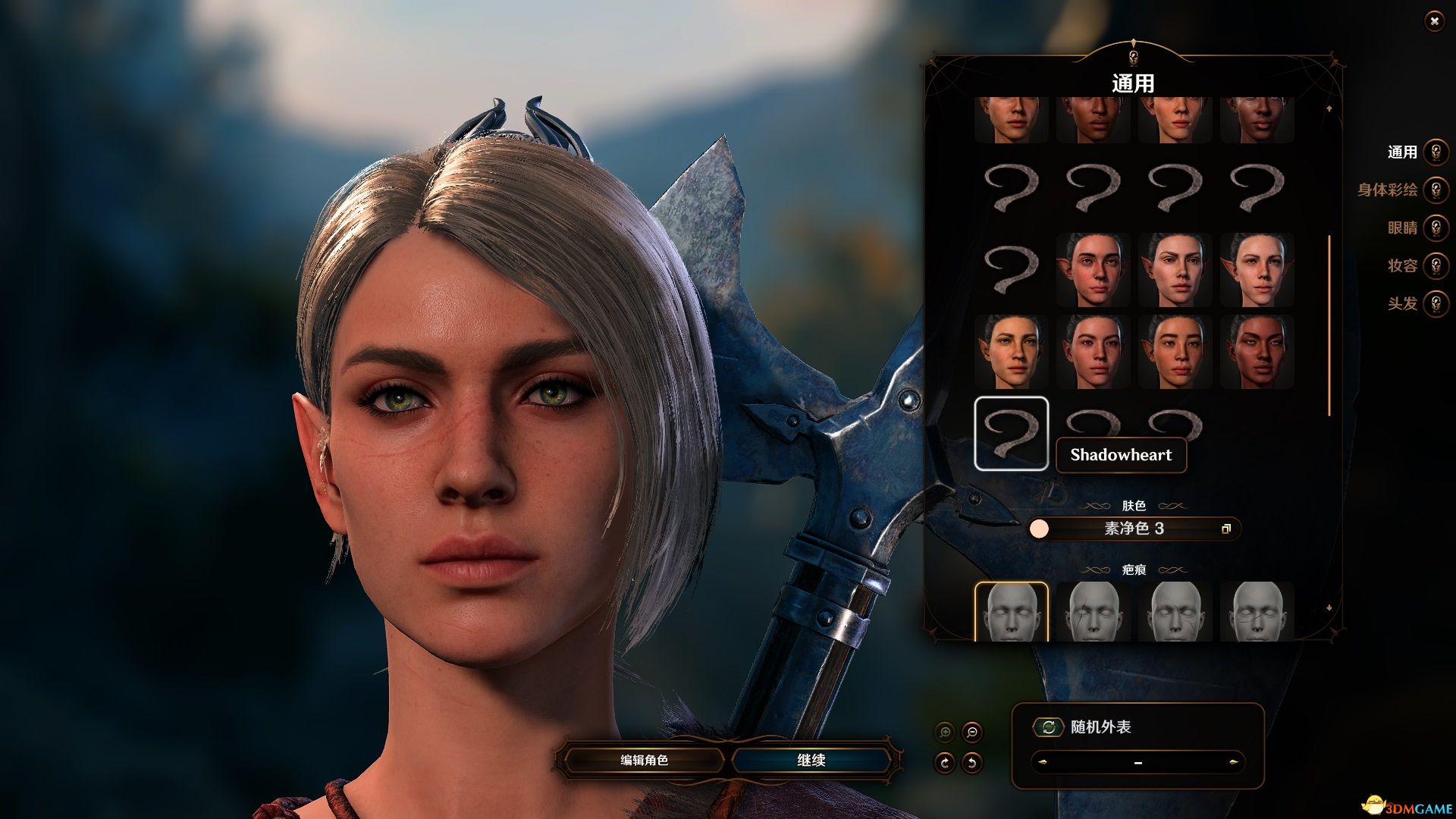Choose the highlighted question-mark face preset
Image resolution: width=1456 pixels, height=819 pixels.
[x=1011, y=433]
